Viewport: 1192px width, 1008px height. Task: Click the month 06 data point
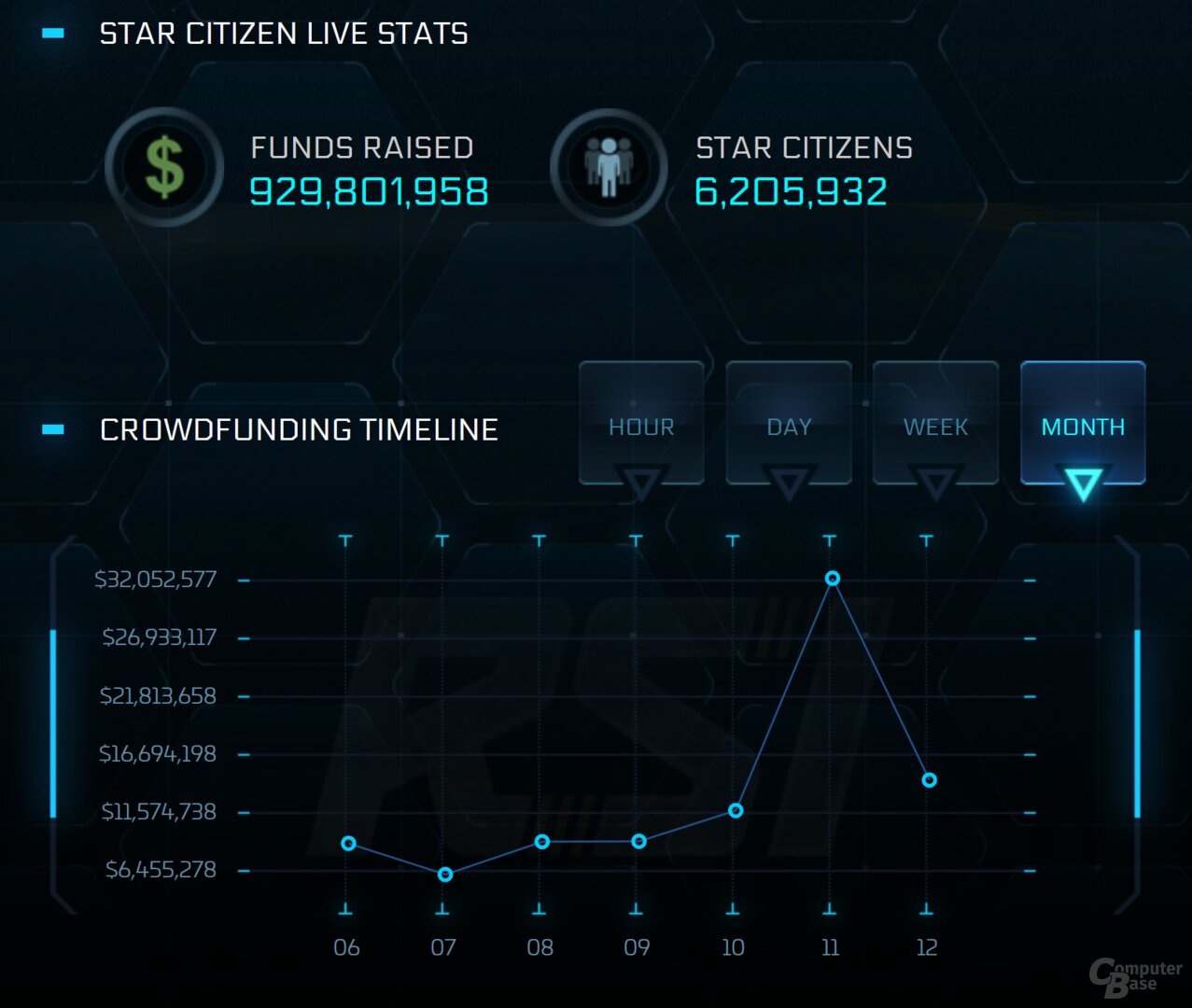[x=348, y=844]
